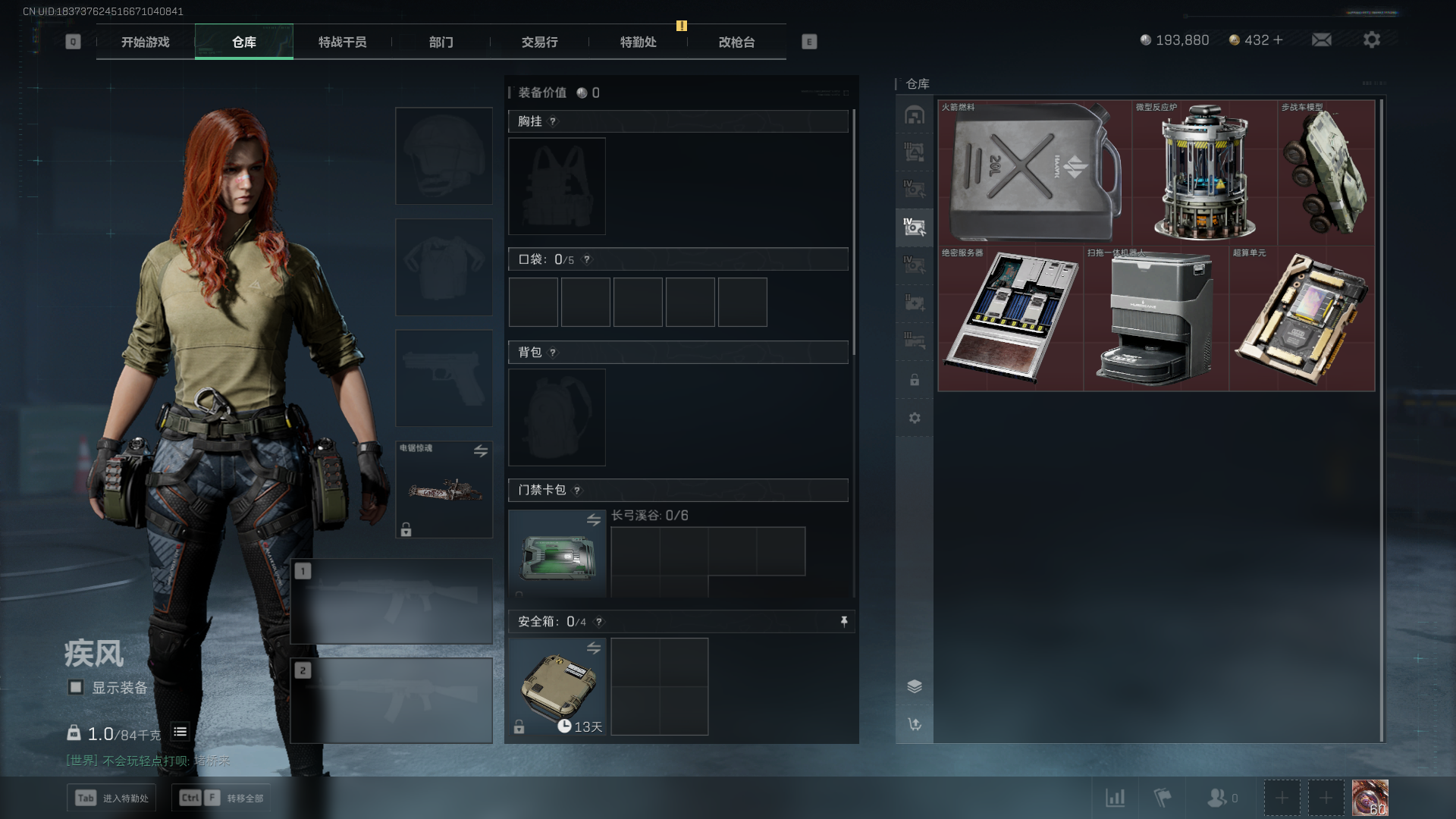Select the 火箭燃料 fuel canister item

click(x=1034, y=173)
